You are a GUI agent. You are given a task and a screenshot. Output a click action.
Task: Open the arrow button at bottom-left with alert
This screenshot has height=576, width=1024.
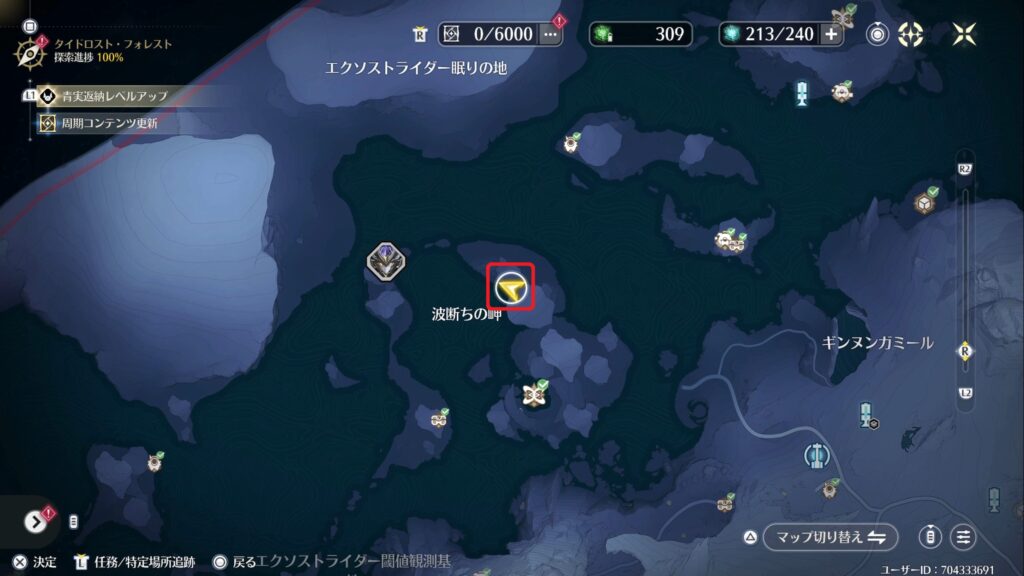[x=36, y=521]
